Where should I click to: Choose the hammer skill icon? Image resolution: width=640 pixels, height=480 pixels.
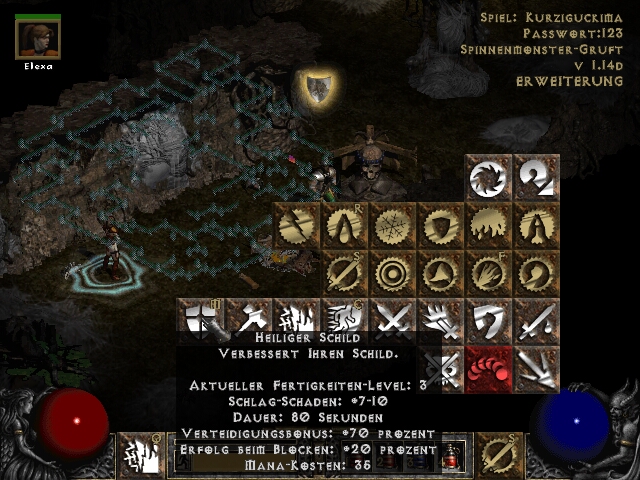click(x=250, y=321)
